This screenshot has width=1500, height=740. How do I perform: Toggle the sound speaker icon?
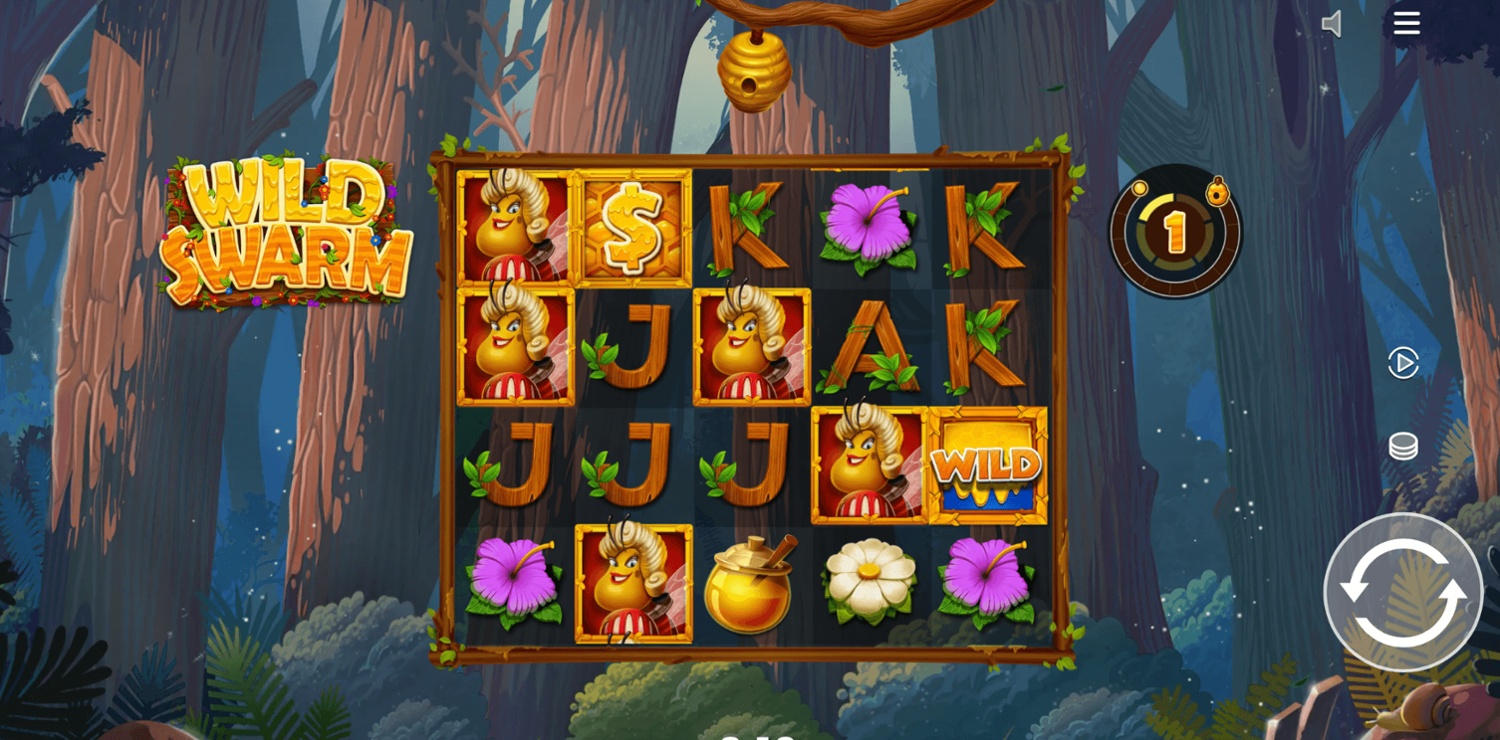coord(1332,24)
